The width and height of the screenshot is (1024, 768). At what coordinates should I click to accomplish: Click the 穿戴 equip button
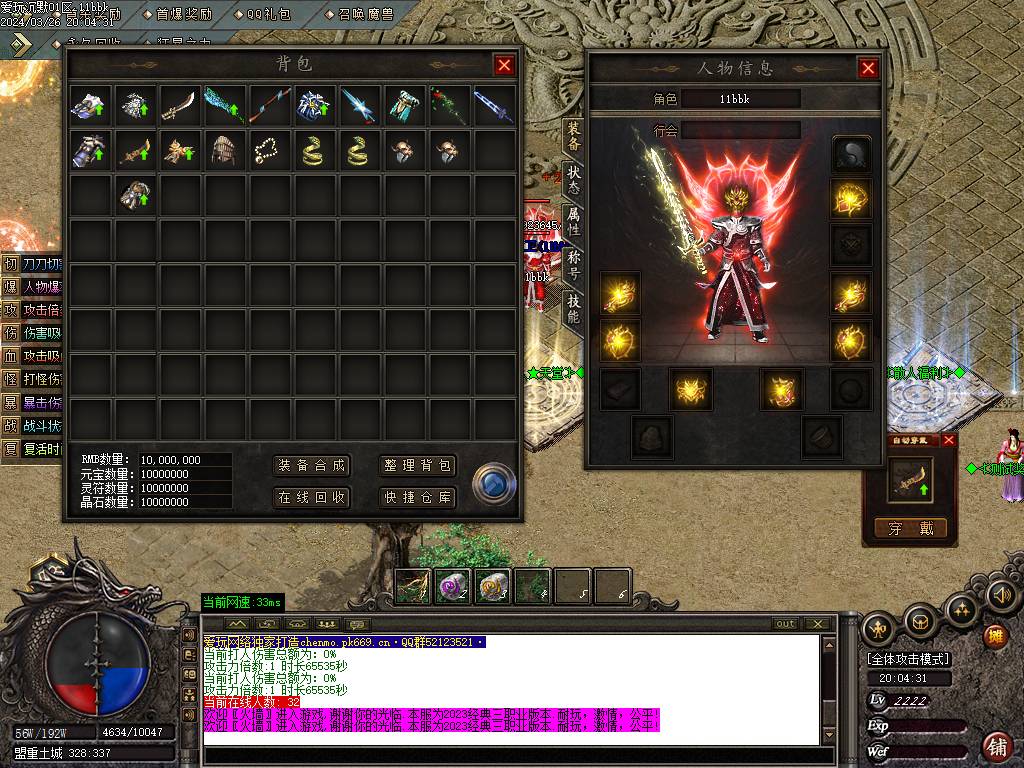coord(910,528)
